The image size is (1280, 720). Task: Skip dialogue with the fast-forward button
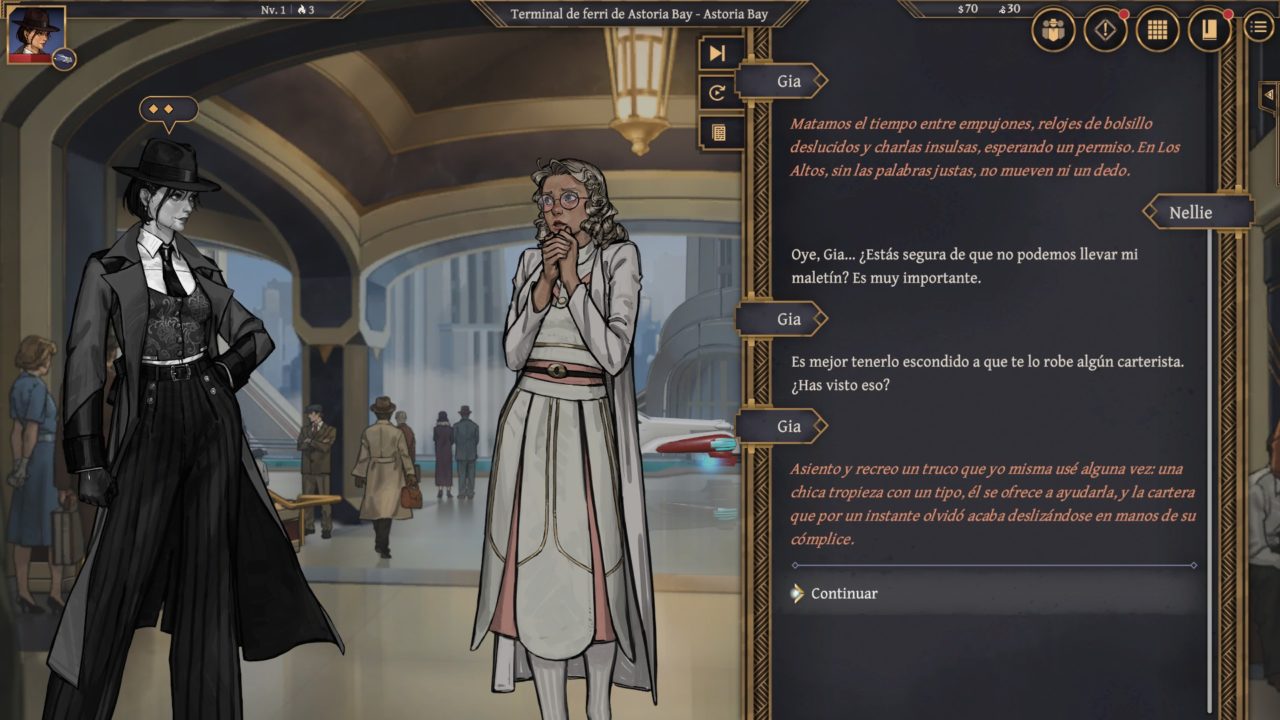click(x=718, y=54)
